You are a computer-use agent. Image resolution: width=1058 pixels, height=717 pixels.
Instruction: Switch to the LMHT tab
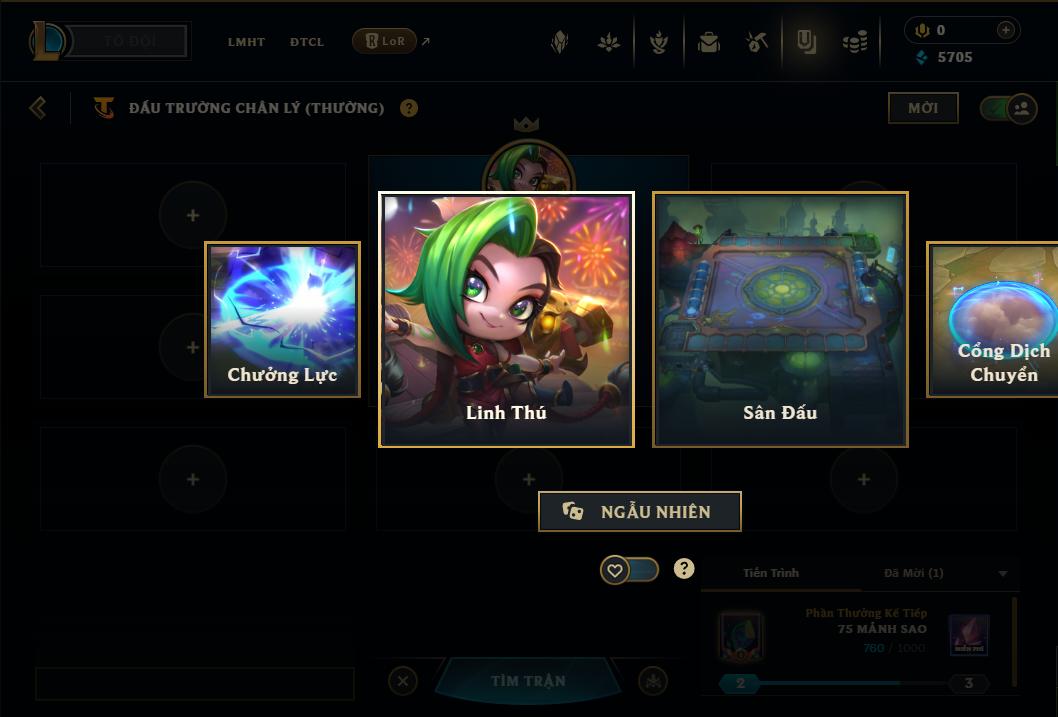[x=246, y=42]
